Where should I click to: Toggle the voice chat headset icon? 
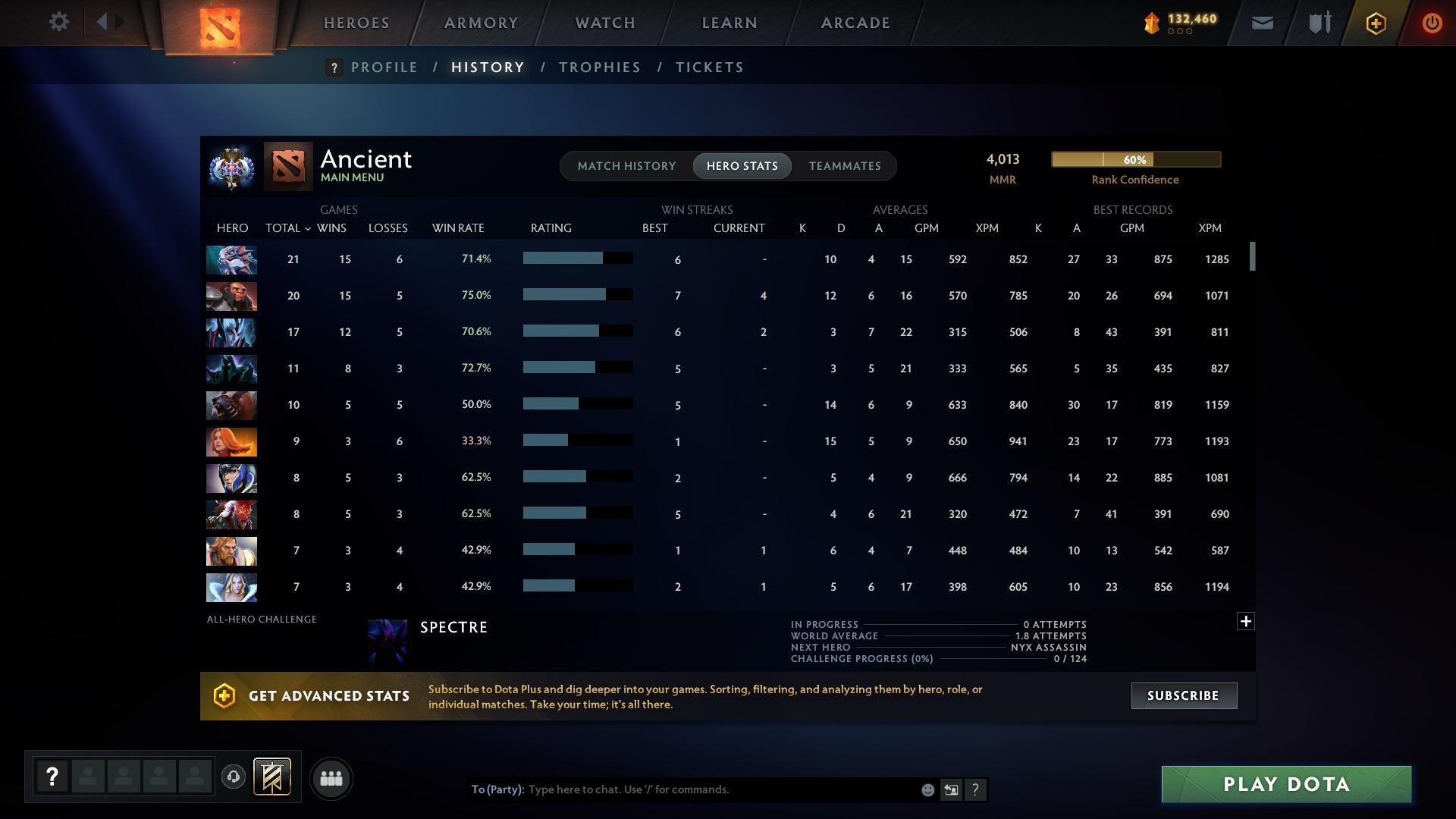click(234, 778)
